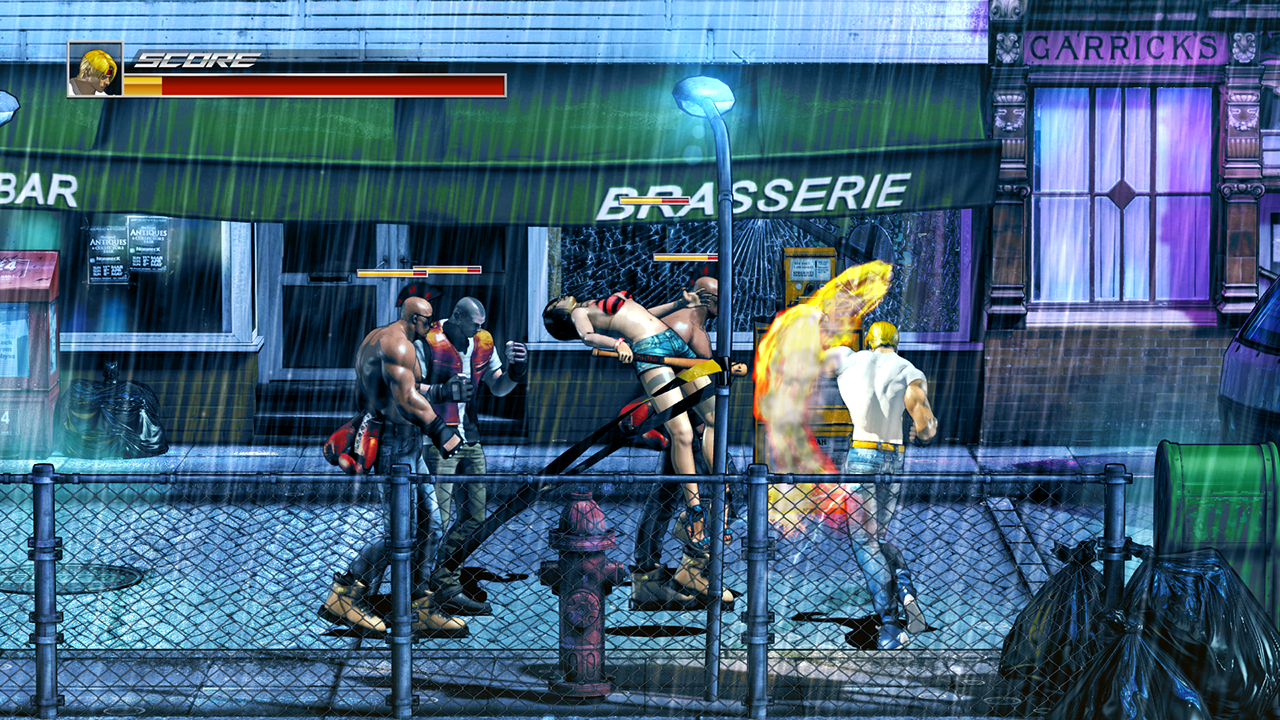Click the blond player portrait icon

pos(95,69)
